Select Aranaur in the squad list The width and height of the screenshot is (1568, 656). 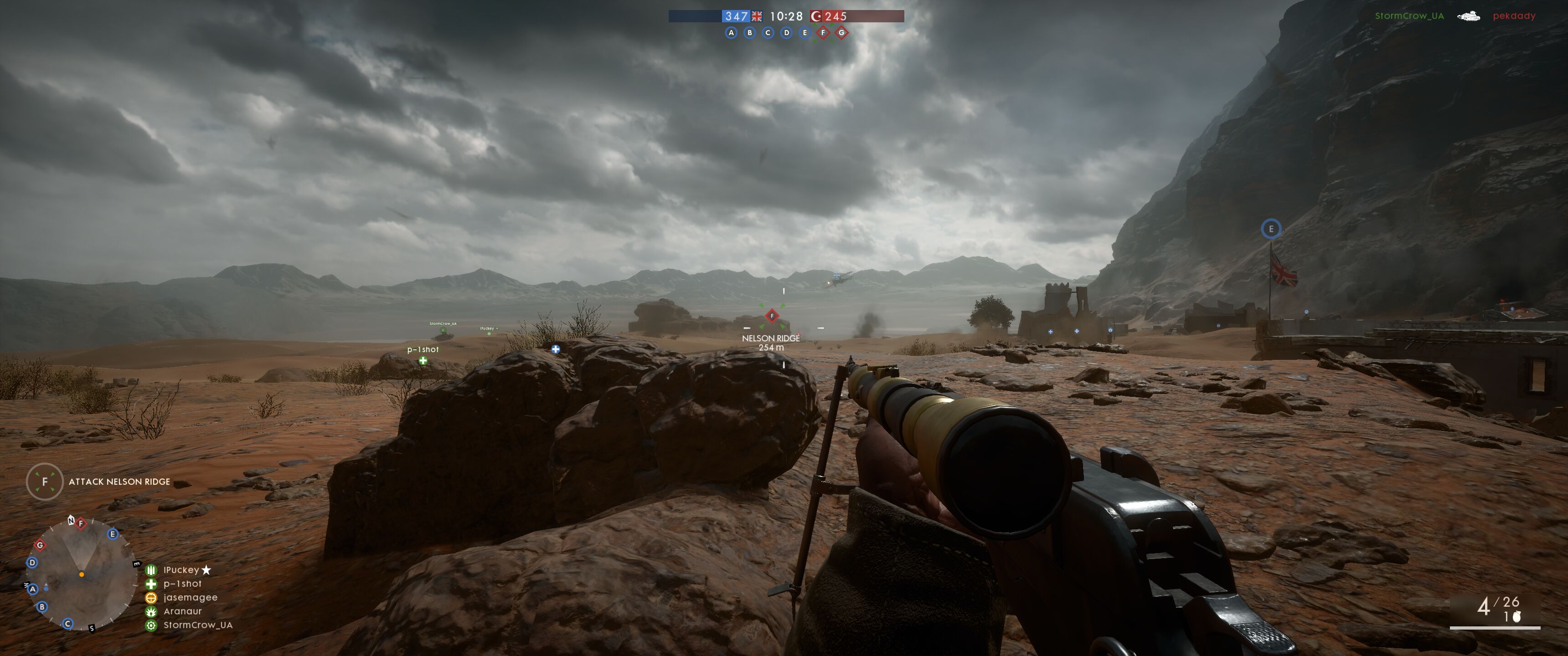(x=182, y=611)
